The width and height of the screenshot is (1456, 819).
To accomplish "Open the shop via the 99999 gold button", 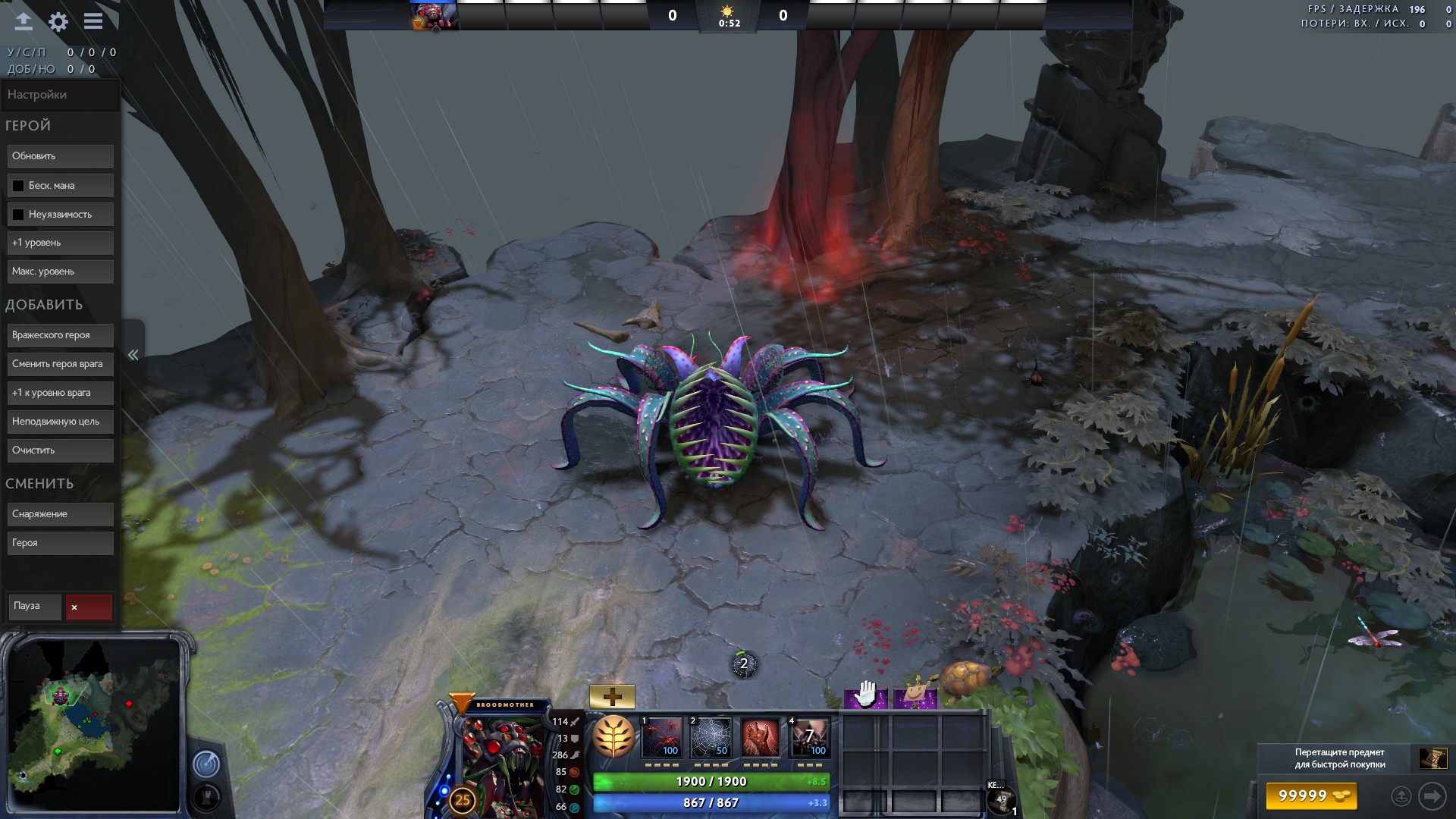I will click(1311, 796).
